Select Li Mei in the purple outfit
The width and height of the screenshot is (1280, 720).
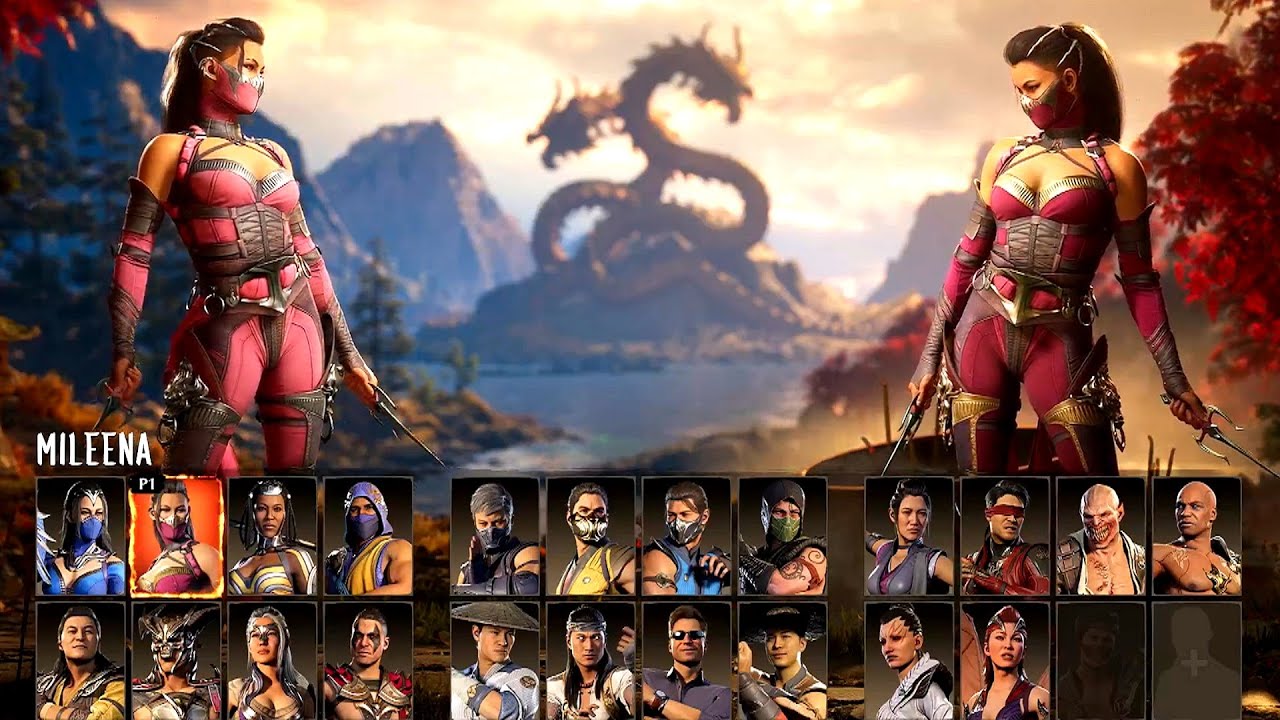coord(909,537)
